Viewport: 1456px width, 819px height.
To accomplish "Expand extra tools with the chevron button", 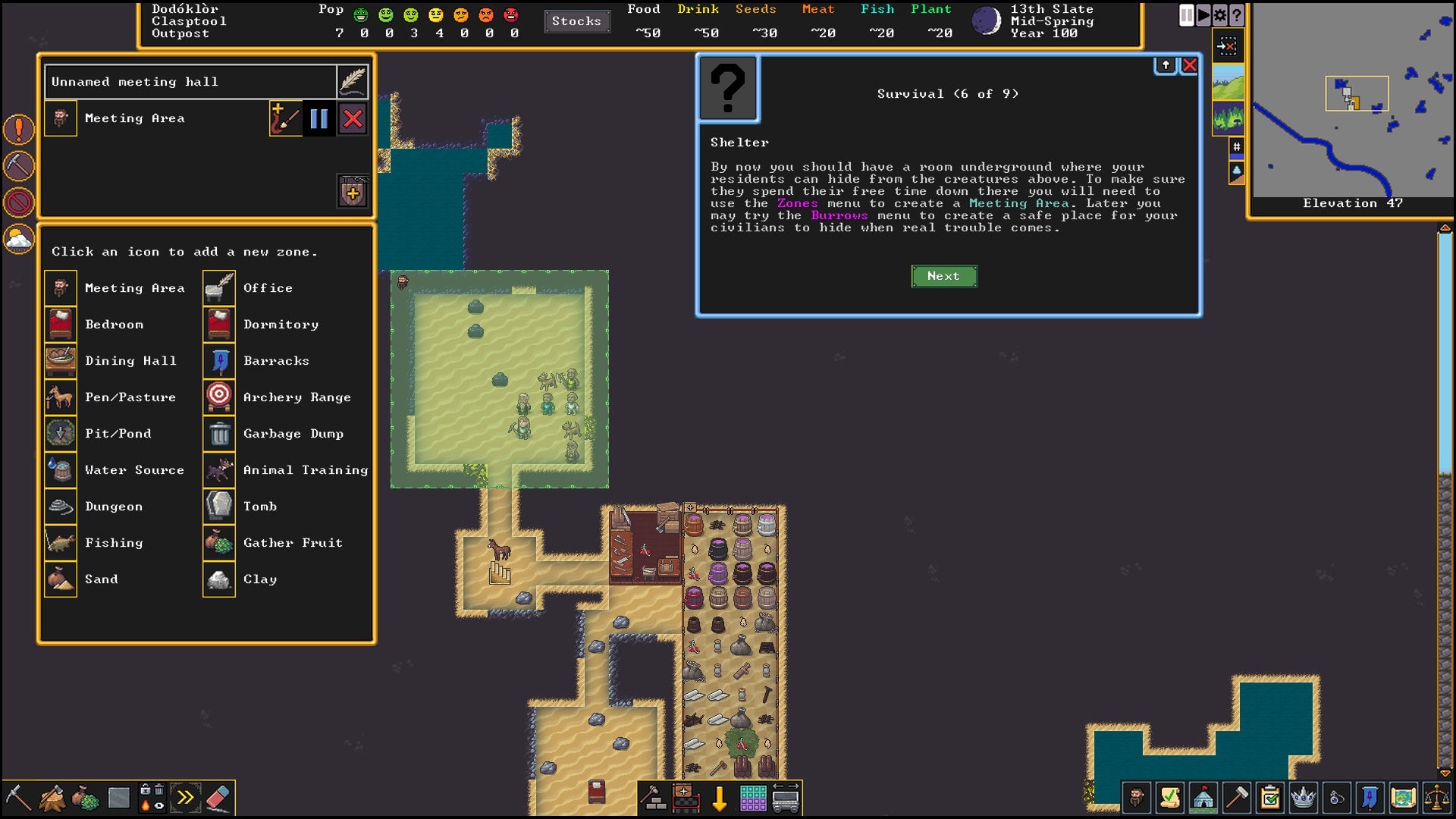I will pos(186,798).
